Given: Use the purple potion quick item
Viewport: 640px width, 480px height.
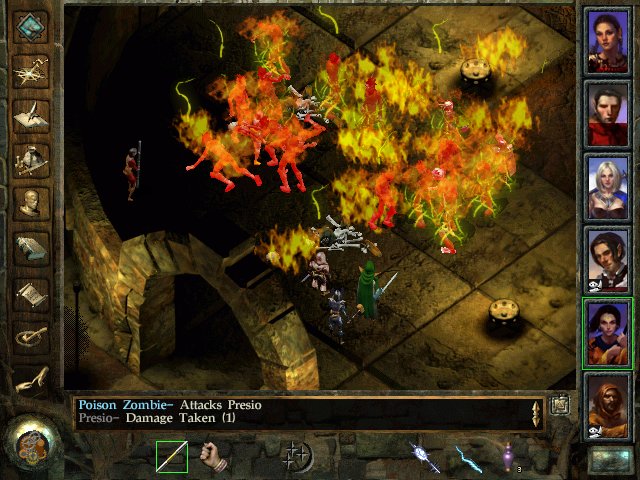Looking at the screenshot, I should click(510, 457).
